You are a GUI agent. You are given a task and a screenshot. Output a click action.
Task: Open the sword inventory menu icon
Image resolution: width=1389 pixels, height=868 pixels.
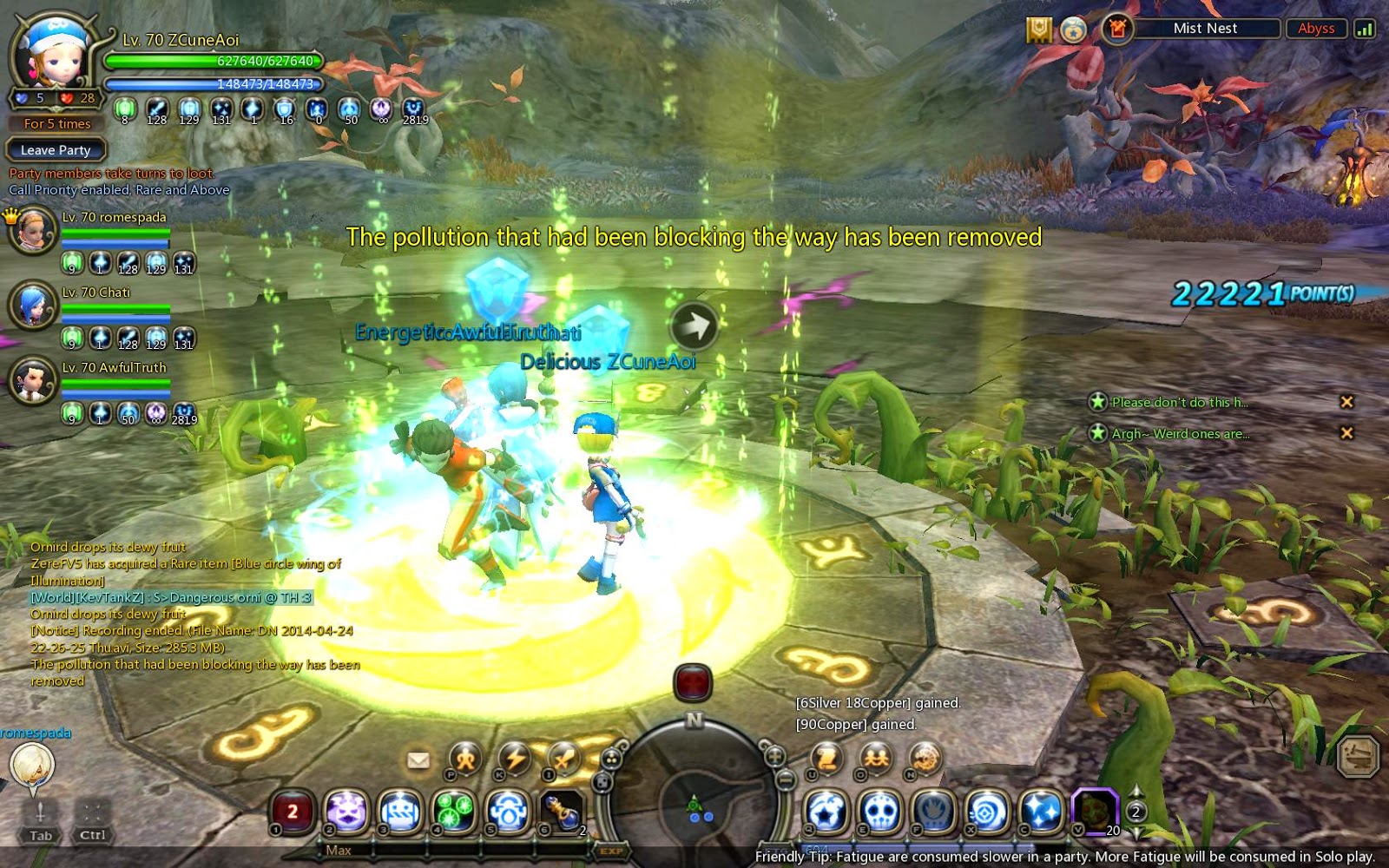(x=563, y=758)
